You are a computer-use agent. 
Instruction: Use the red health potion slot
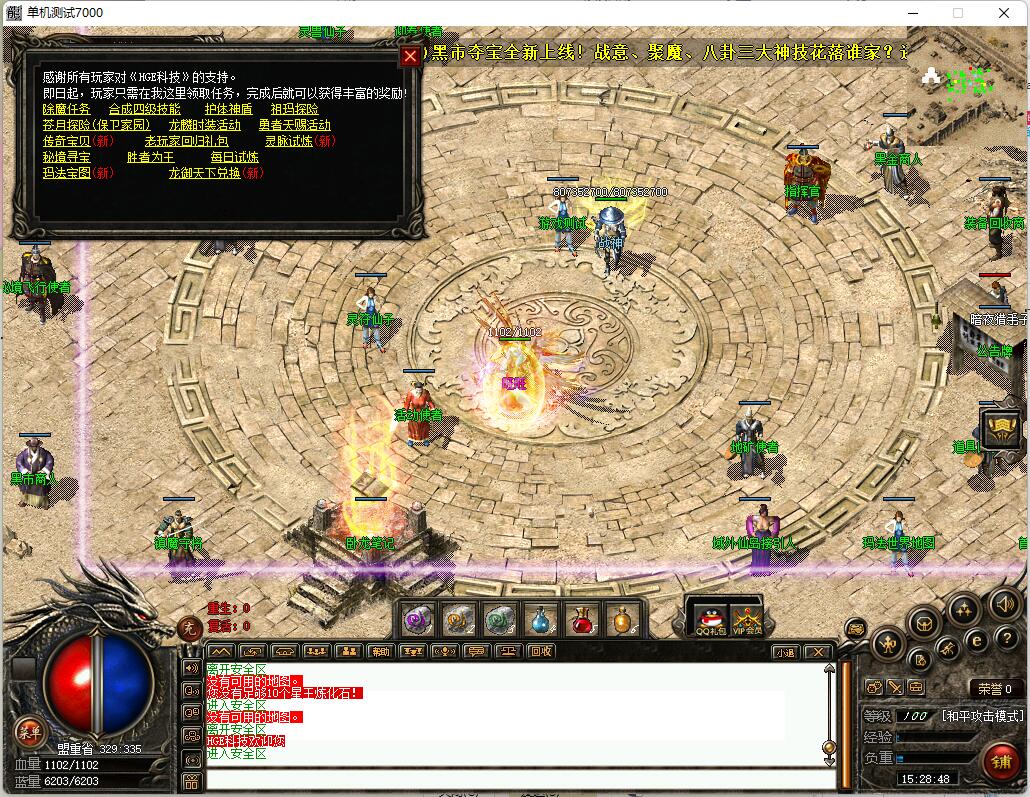[x=582, y=620]
